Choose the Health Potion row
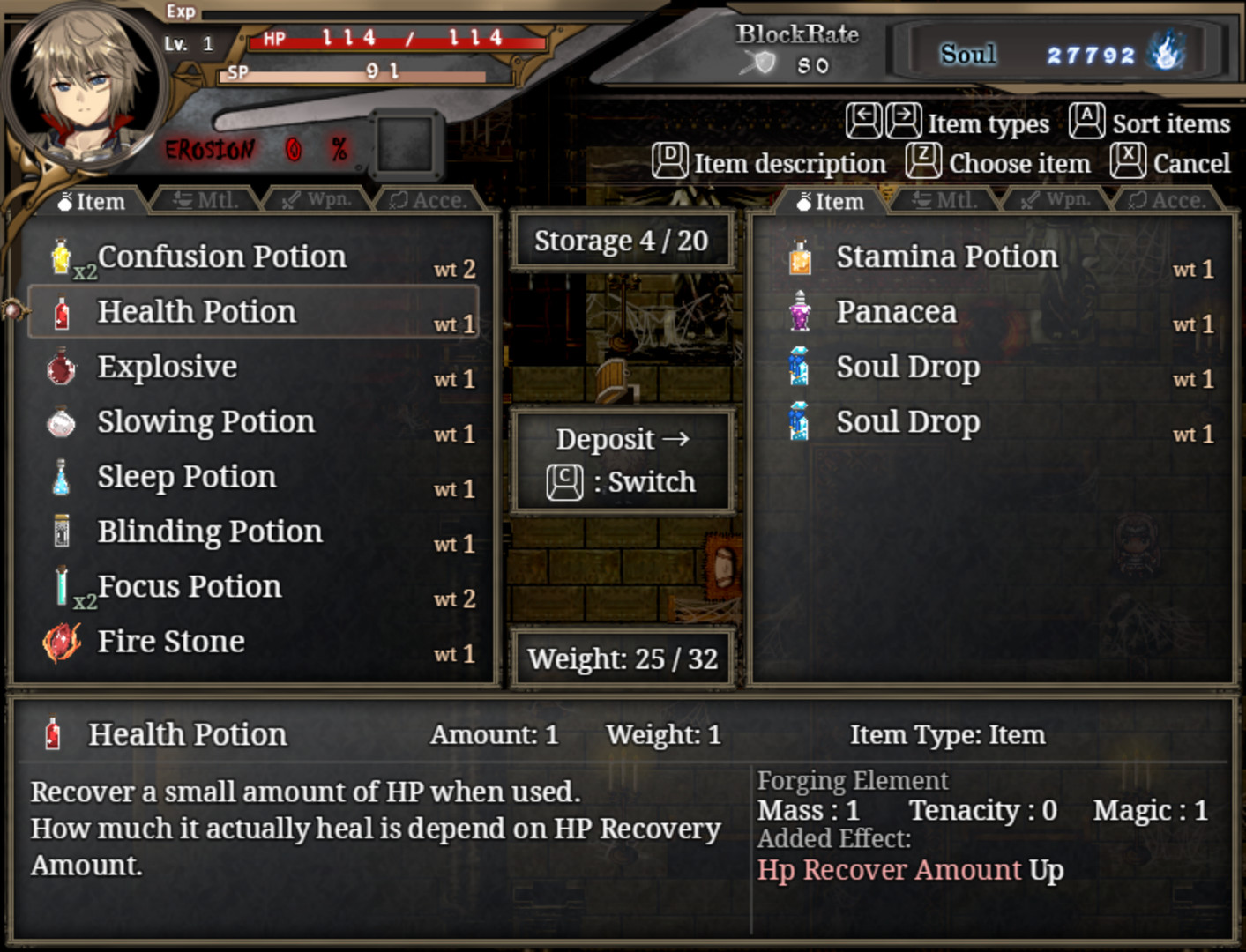This screenshot has height=952, width=1246. [x=198, y=312]
